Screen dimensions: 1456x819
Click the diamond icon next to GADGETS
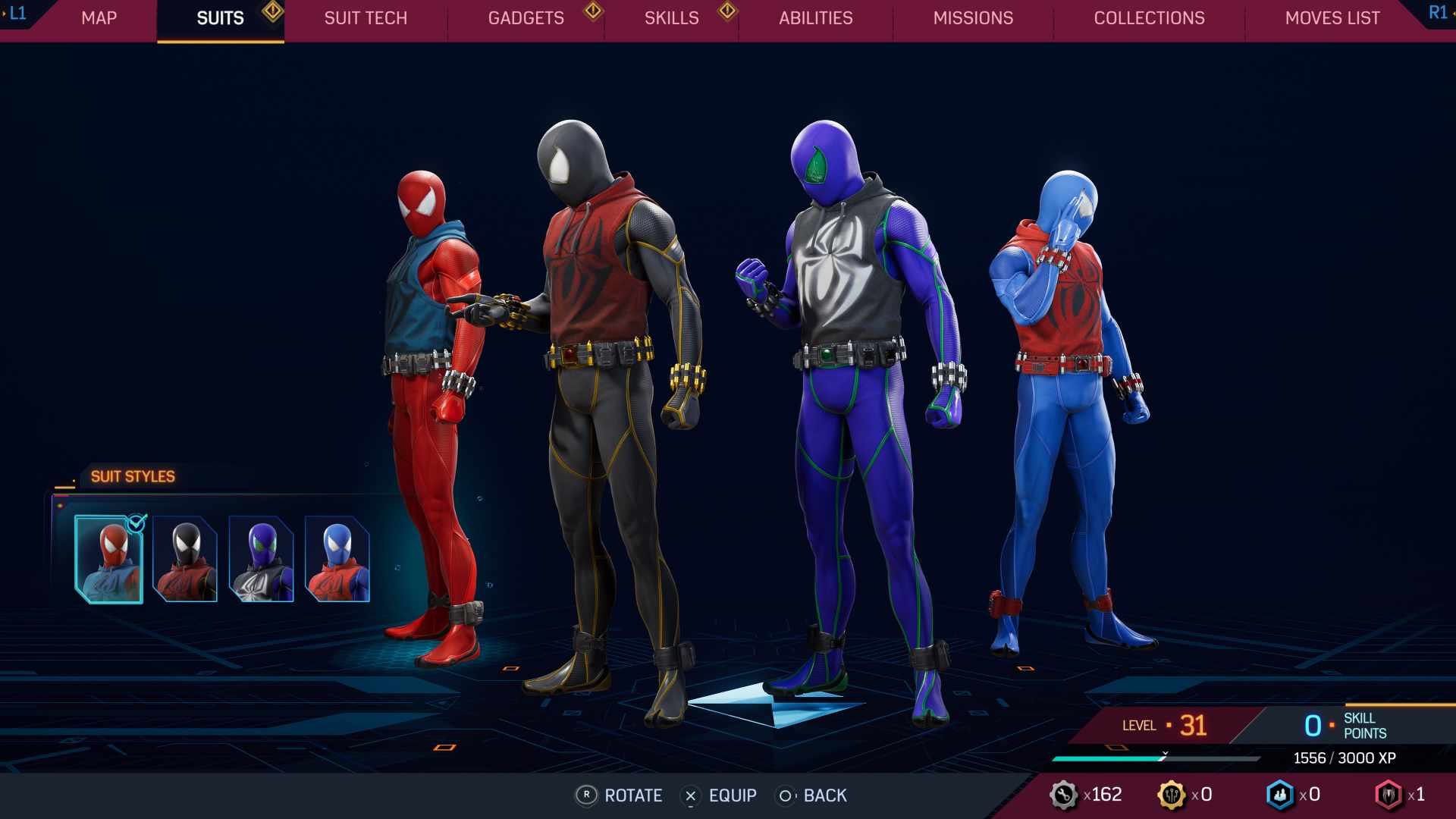click(592, 12)
